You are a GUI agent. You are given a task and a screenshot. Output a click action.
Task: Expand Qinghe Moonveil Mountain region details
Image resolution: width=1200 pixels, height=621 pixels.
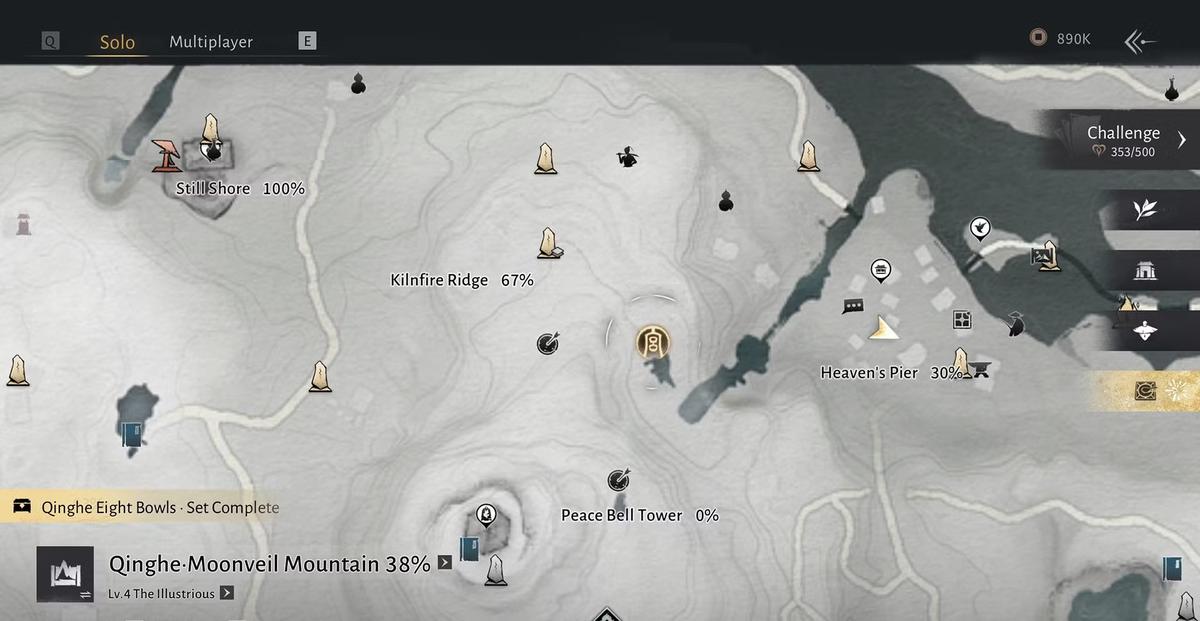coord(445,563)
